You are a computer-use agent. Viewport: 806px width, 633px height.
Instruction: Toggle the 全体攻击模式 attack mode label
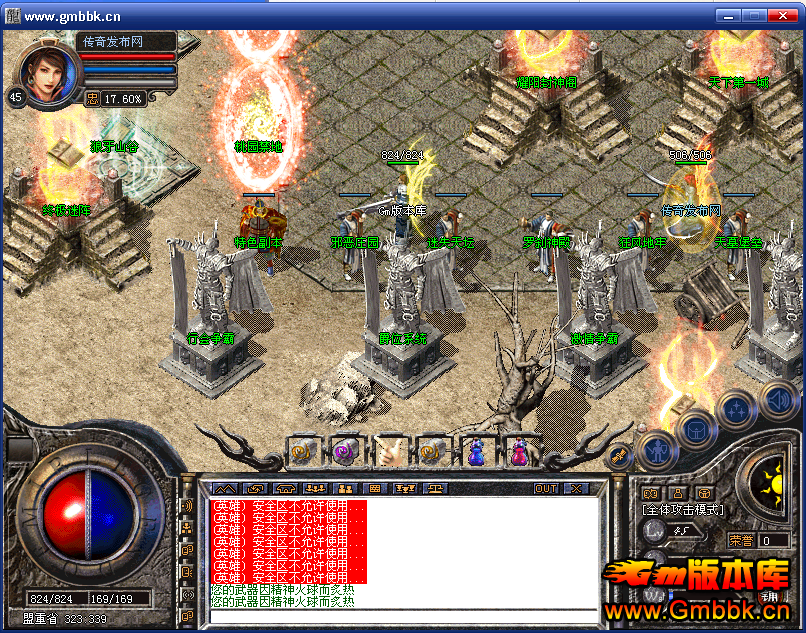tap(683, 510)
